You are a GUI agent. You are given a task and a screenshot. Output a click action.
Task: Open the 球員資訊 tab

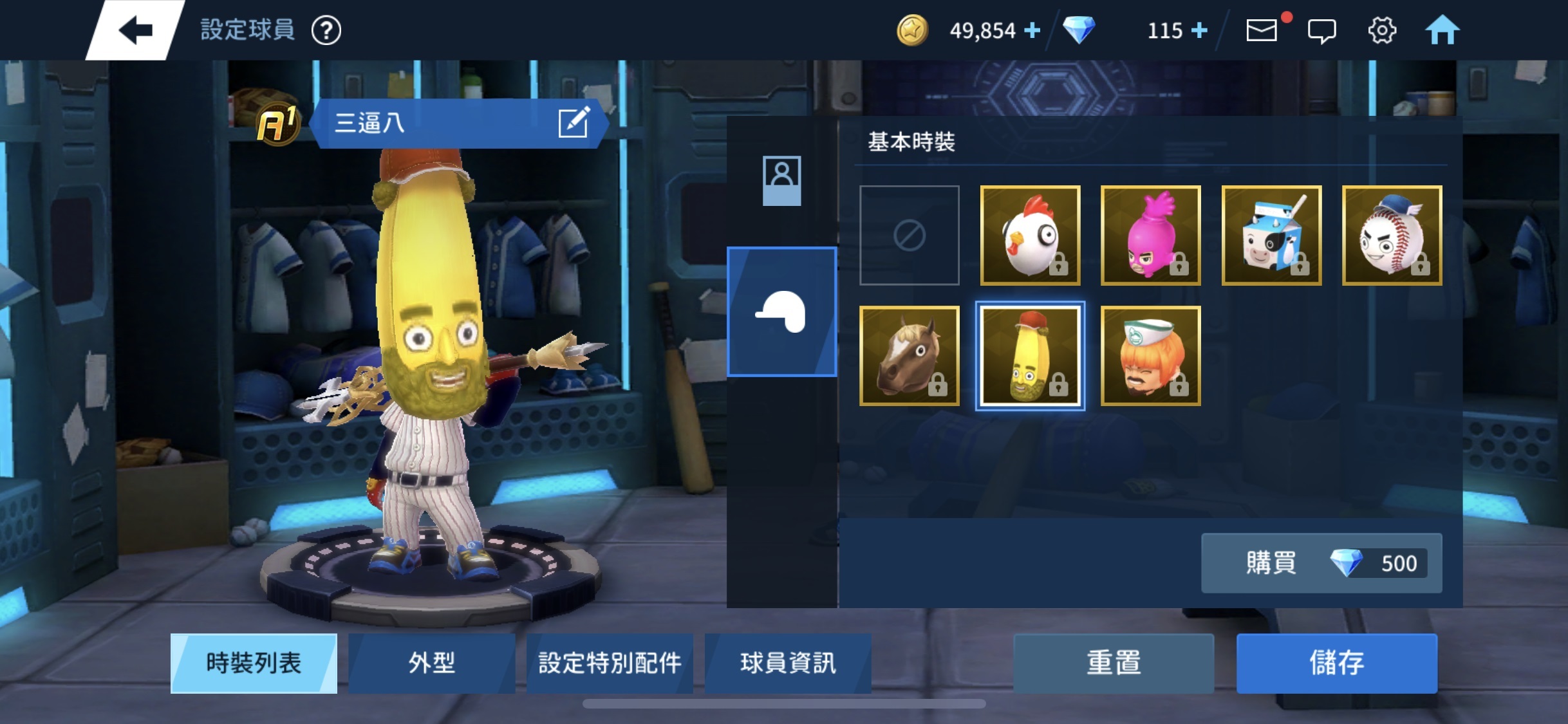(787, 664)
